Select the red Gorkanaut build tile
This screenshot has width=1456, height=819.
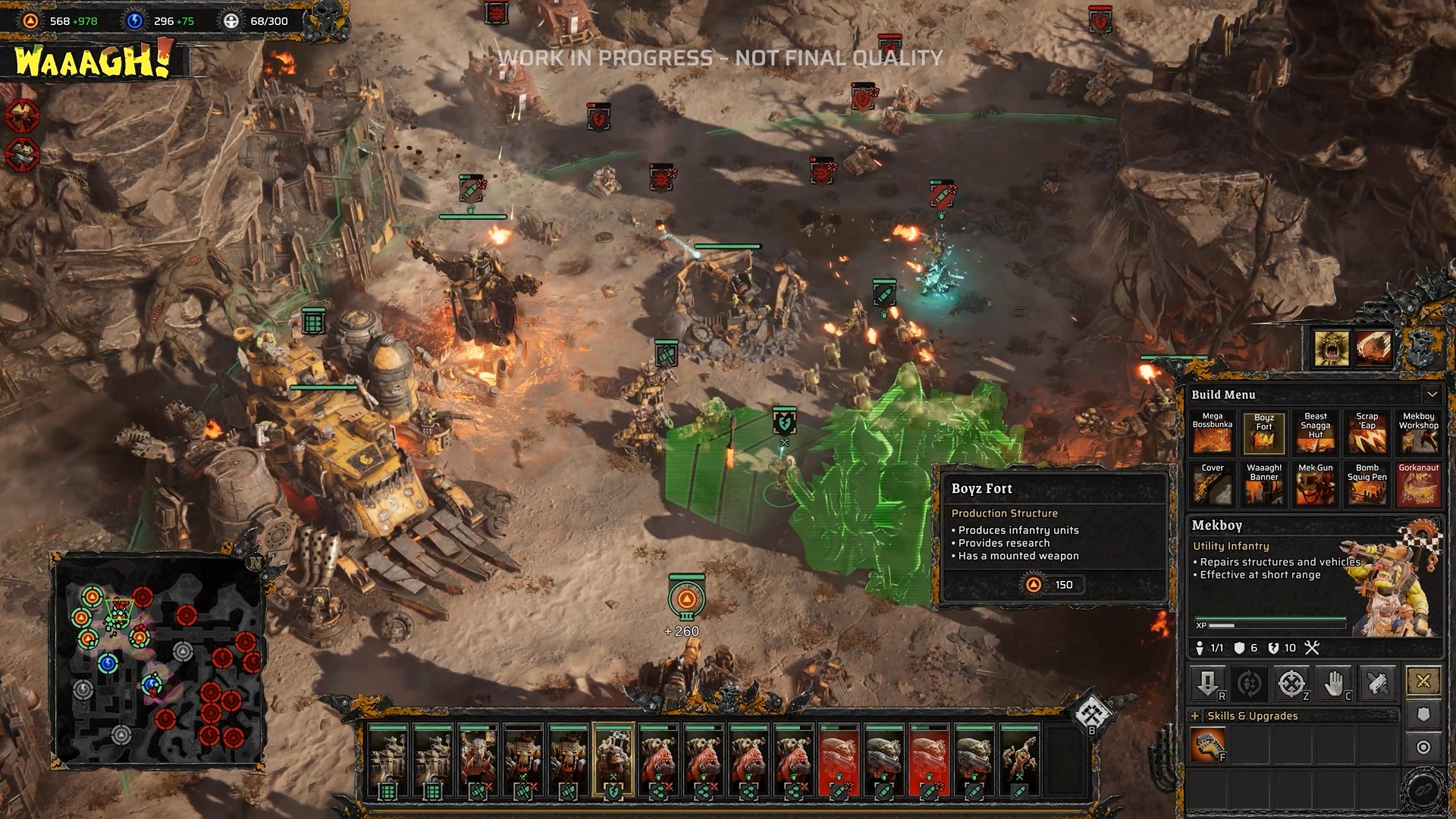click(x=1418, y=485)
